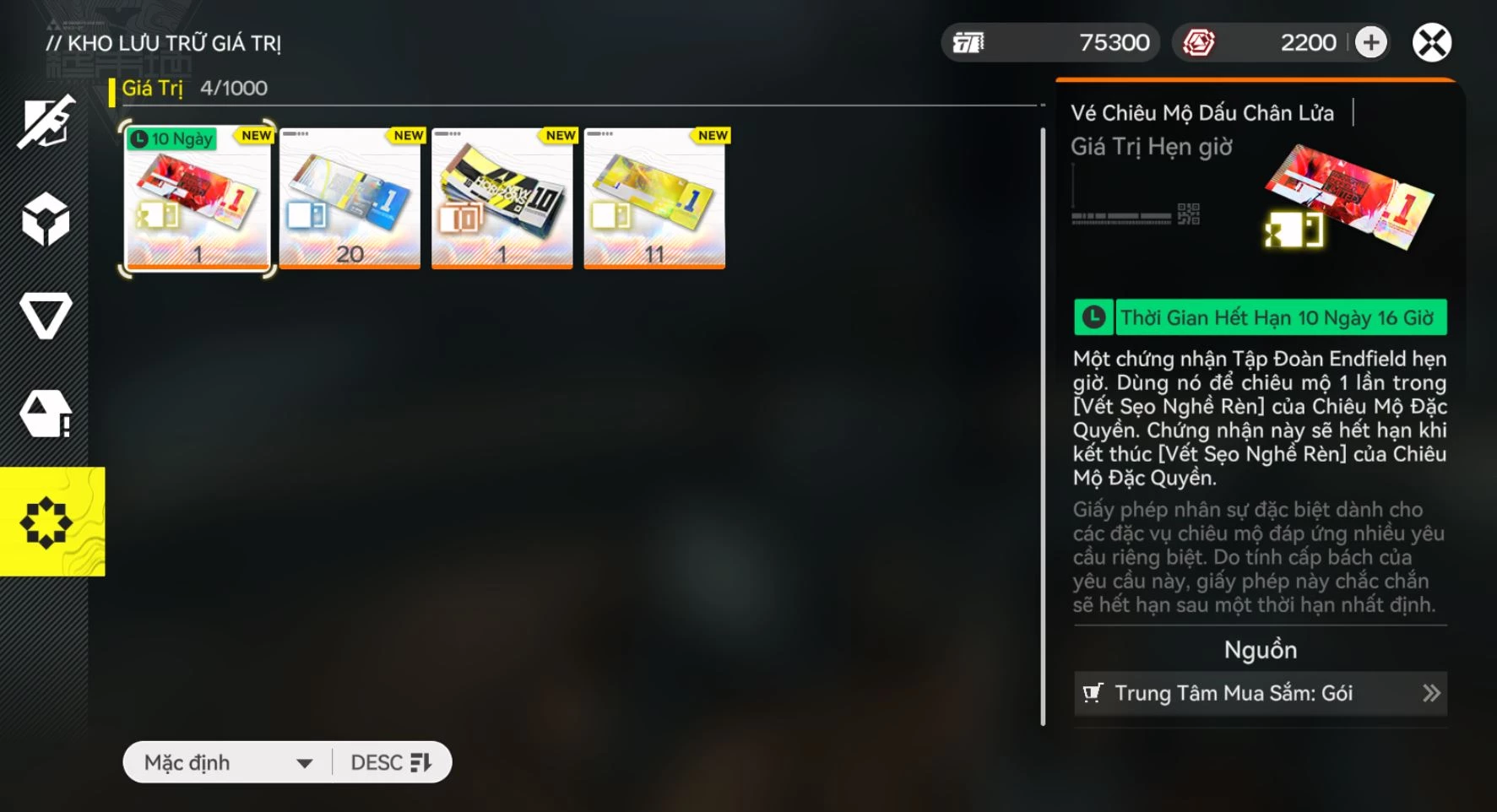
Task: Select the red 10-day recruitment ticket
Action: [198, 198]
